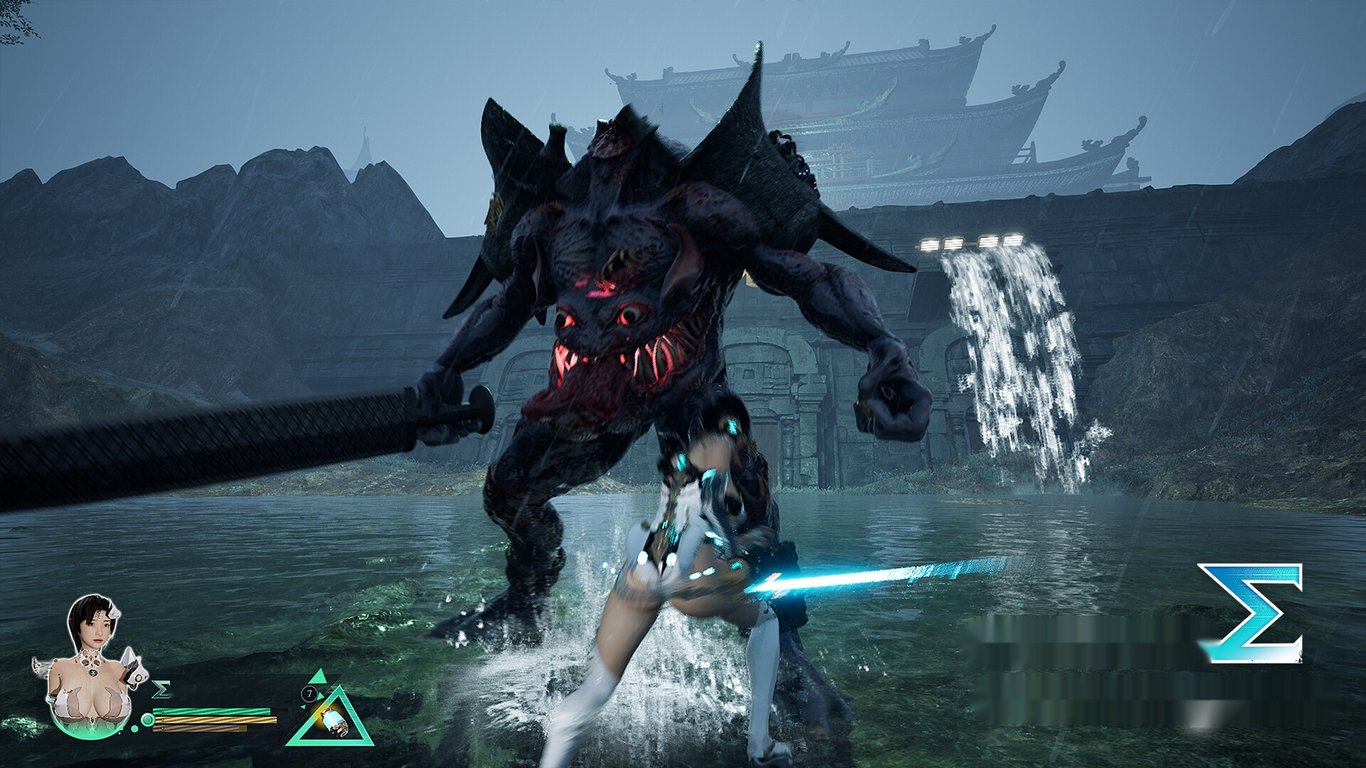Click the item count badge showing 7

[308, 692]
